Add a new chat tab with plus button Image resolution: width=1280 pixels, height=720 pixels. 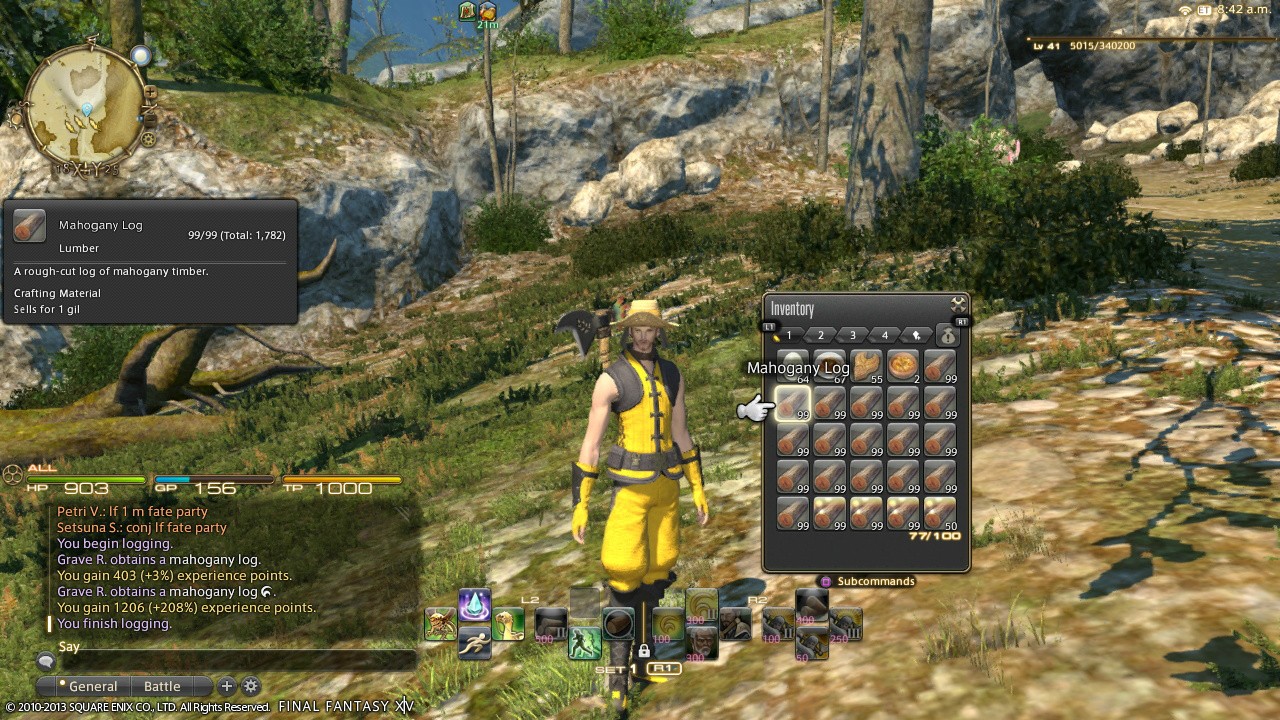[227, 686]
